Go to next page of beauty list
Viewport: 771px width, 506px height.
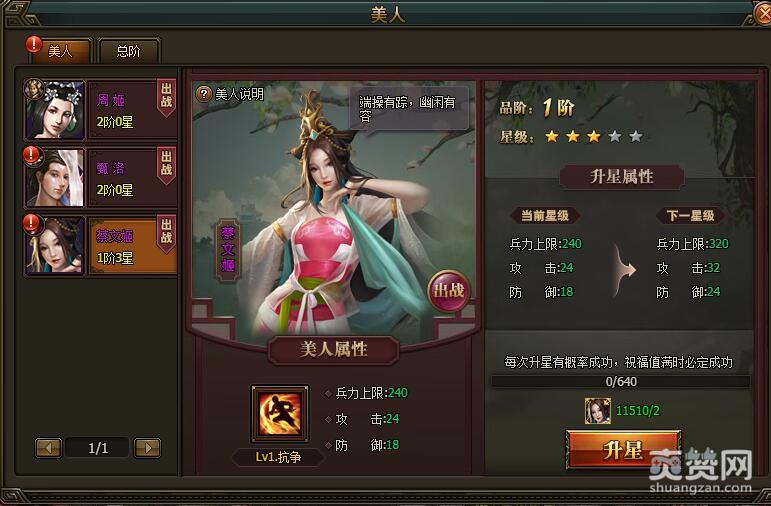(x=147, y=448)
